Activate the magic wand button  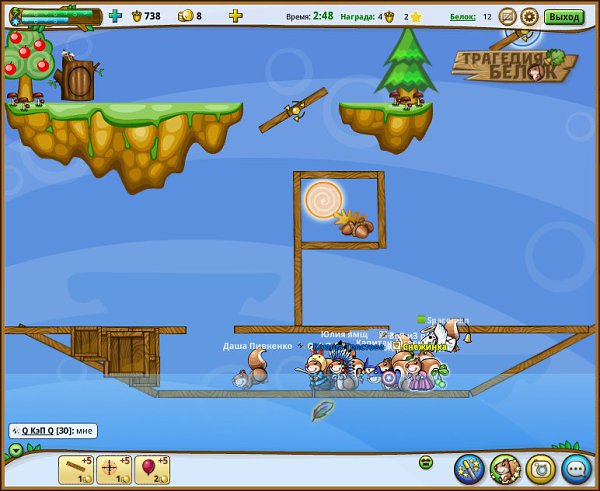[469, 467]
